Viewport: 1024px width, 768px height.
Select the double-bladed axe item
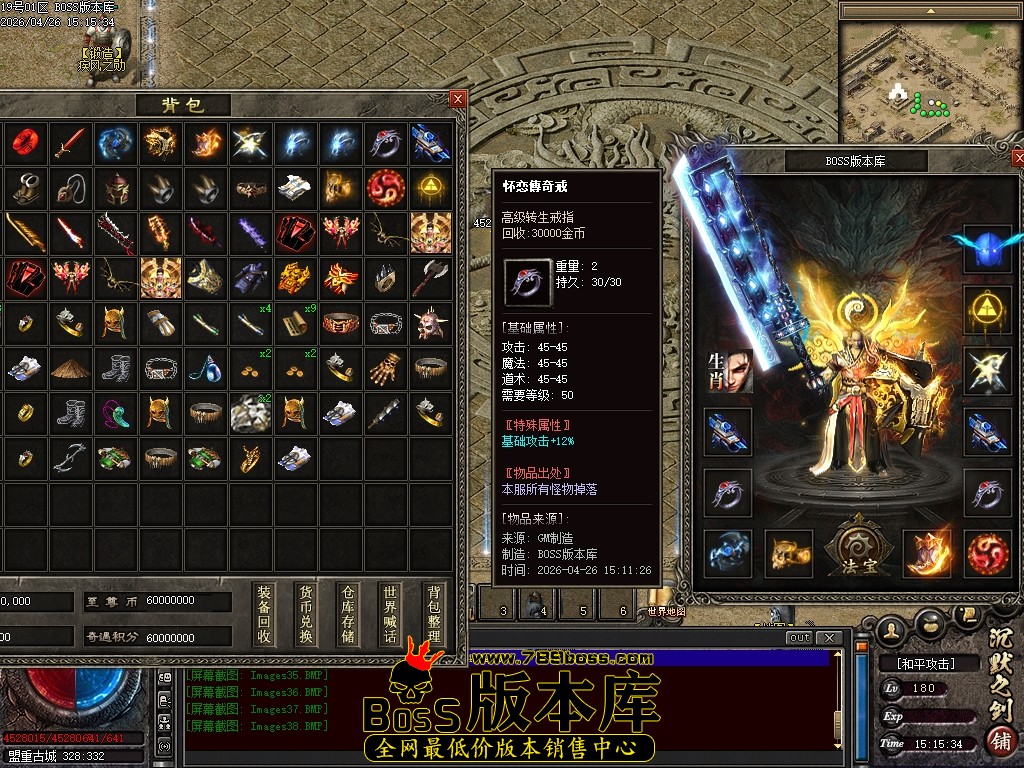(x=431, y=277)
